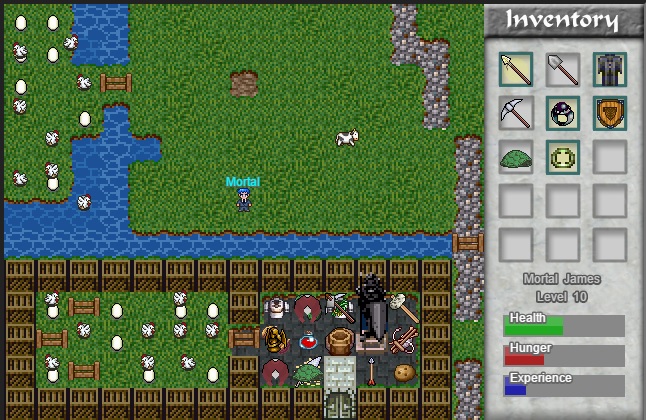This screenshot has height=420, width=646.
Task: Choose the pickaxe in the inventory
Action: (x=516, y=113)
